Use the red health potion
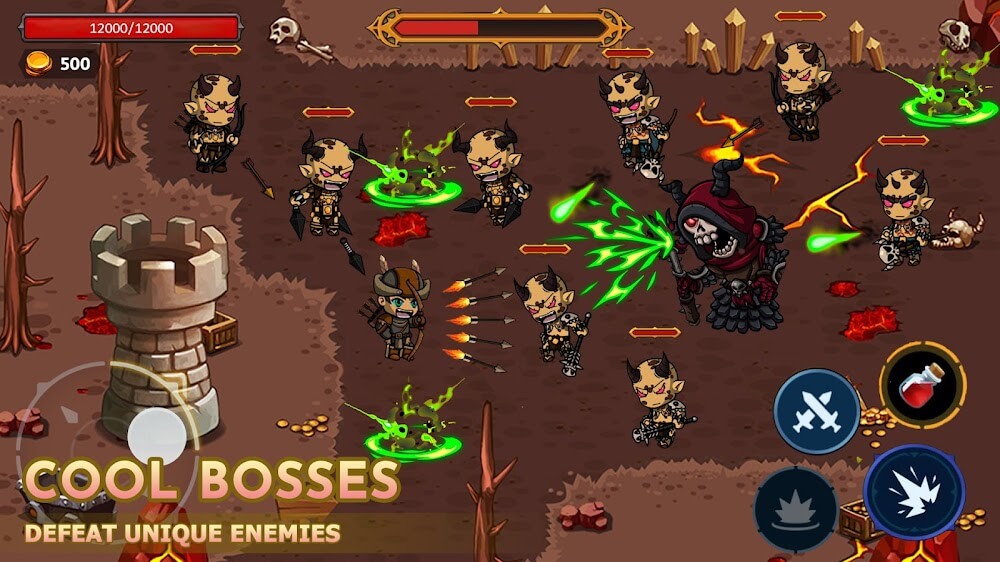Image resolution: width=1000 pixels, height=562 pixels. tap(922, 385)
